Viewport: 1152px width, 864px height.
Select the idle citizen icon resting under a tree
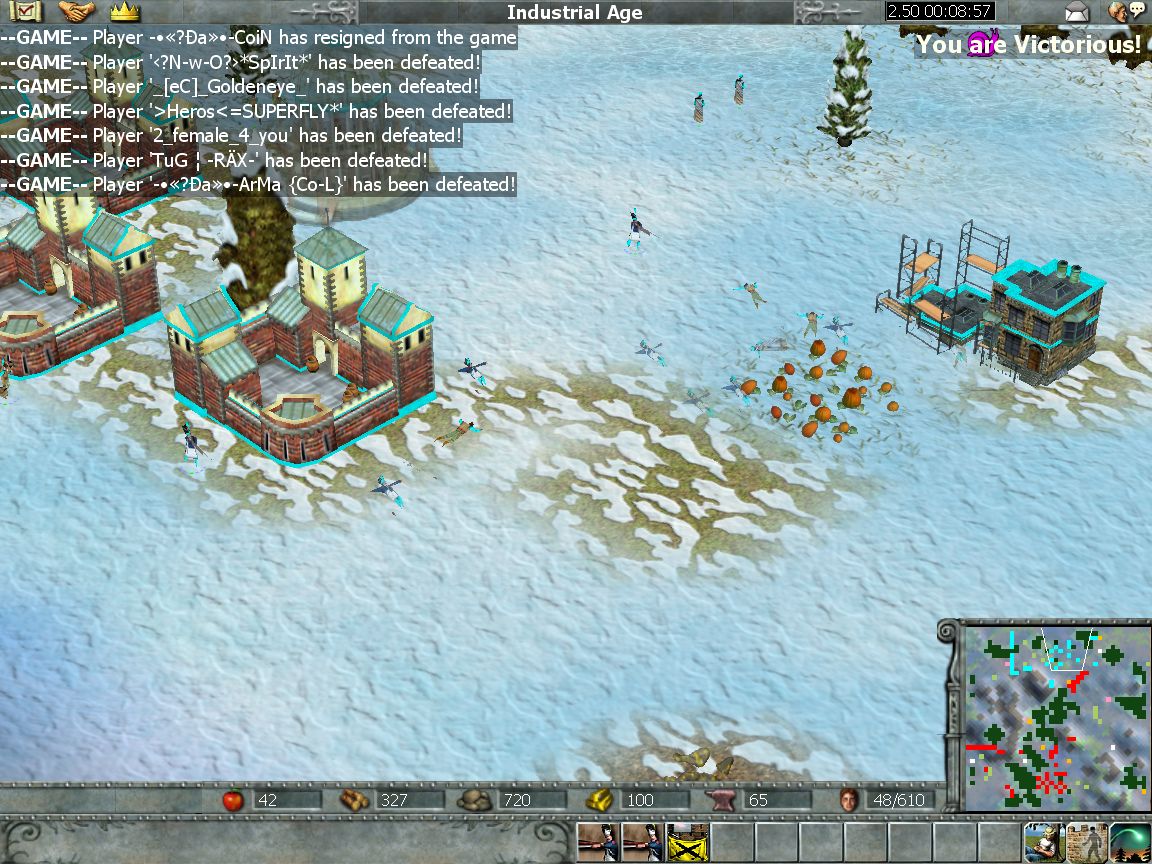click(x=1042, y=843)
